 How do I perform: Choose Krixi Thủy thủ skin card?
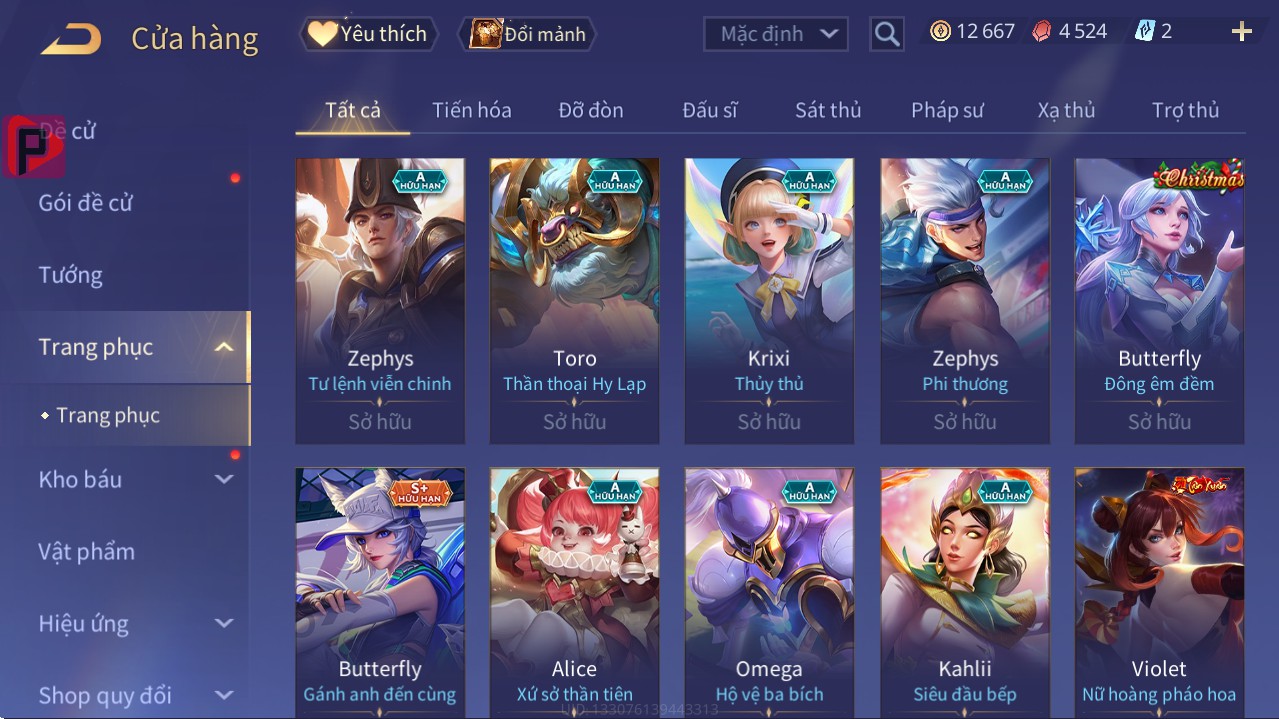[x=769, y=300]
